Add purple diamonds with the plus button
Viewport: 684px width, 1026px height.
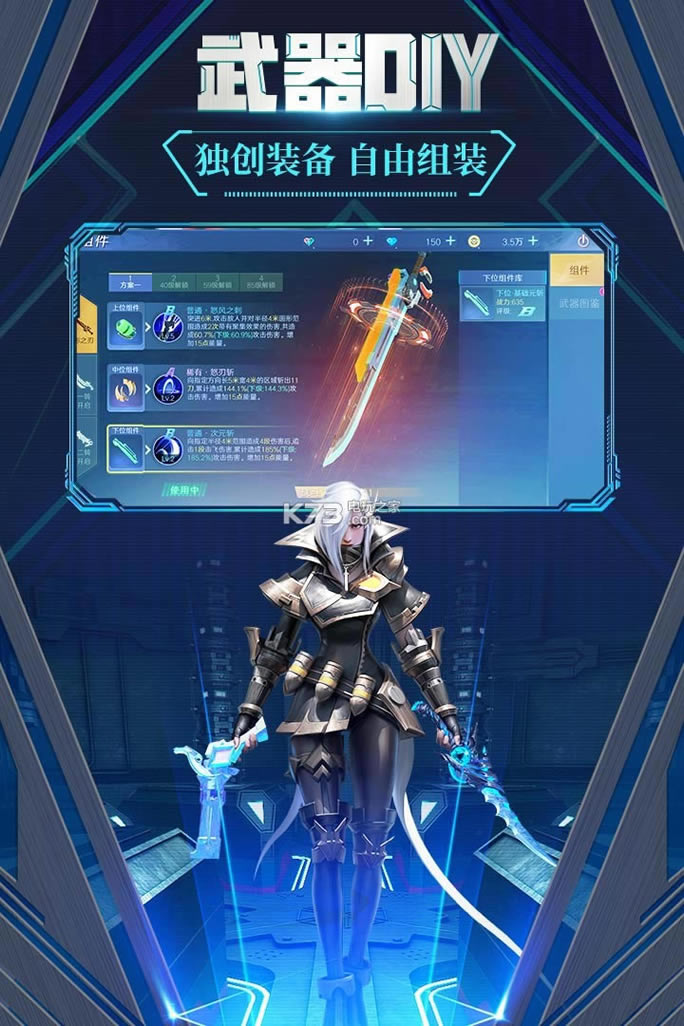(368, 241)
